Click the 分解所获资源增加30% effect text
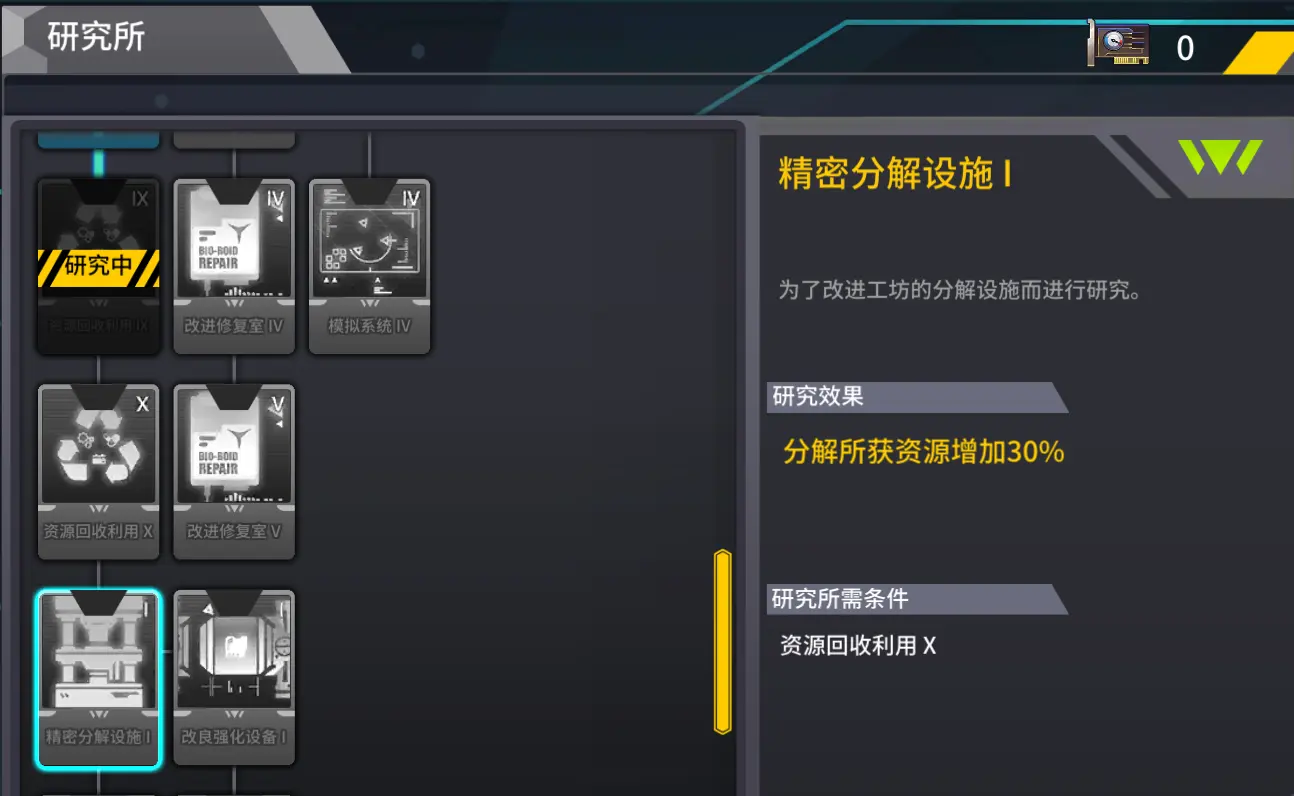 coord(922,452)
